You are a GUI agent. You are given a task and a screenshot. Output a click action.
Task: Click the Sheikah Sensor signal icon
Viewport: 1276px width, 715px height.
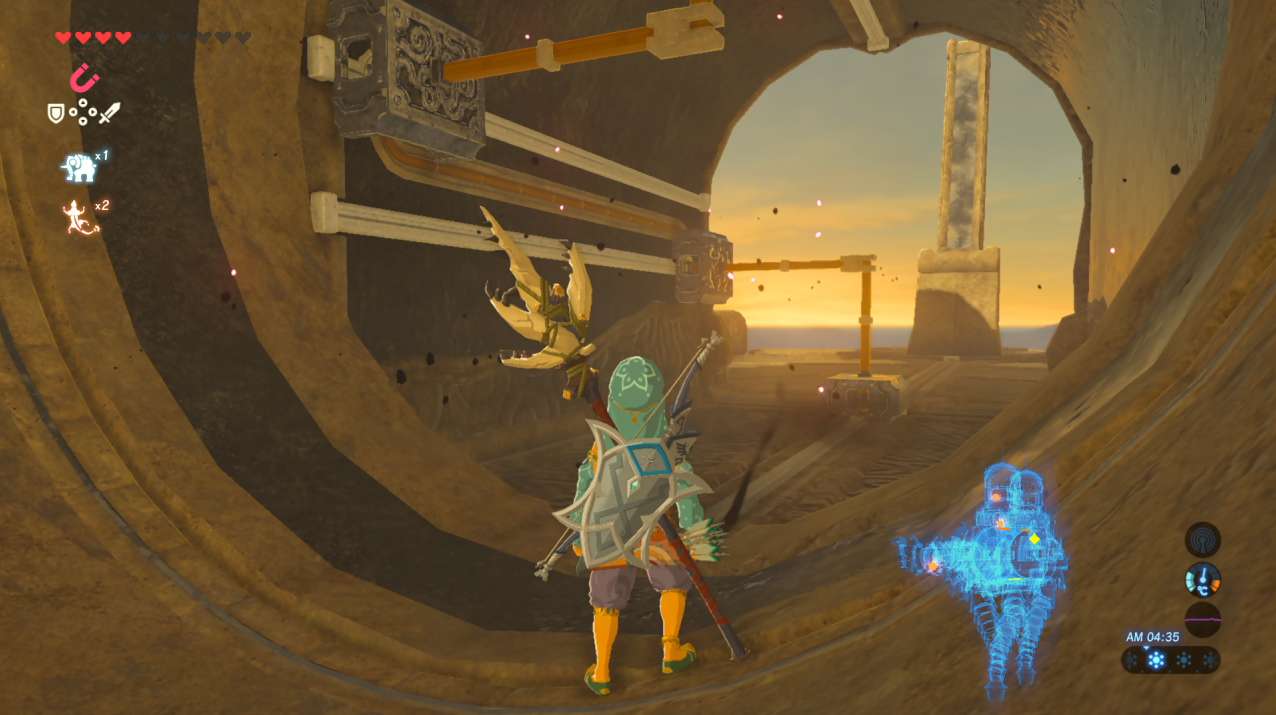[1202, 540]
